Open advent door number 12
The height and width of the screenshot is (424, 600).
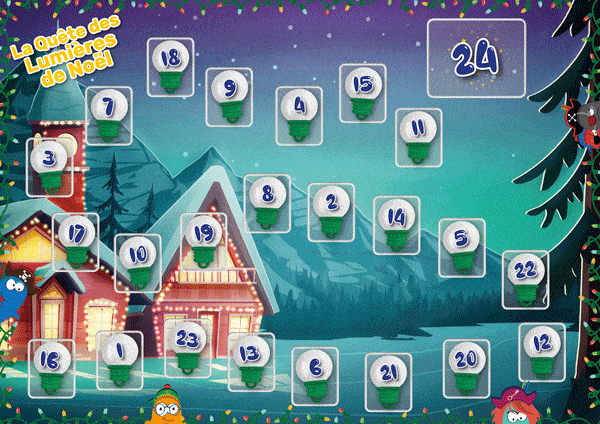coord(542,350)
